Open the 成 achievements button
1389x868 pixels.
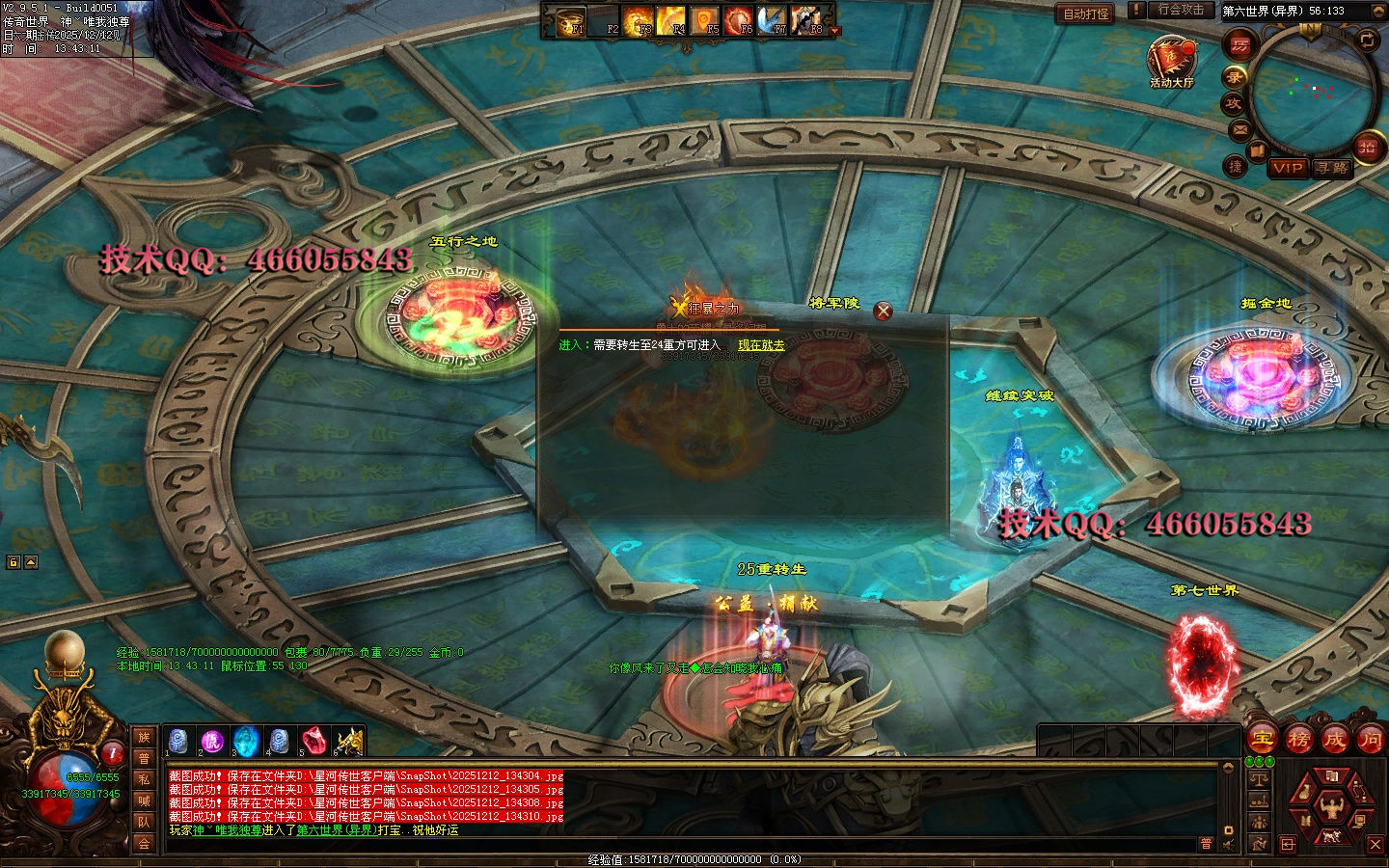click(1334, 740)
